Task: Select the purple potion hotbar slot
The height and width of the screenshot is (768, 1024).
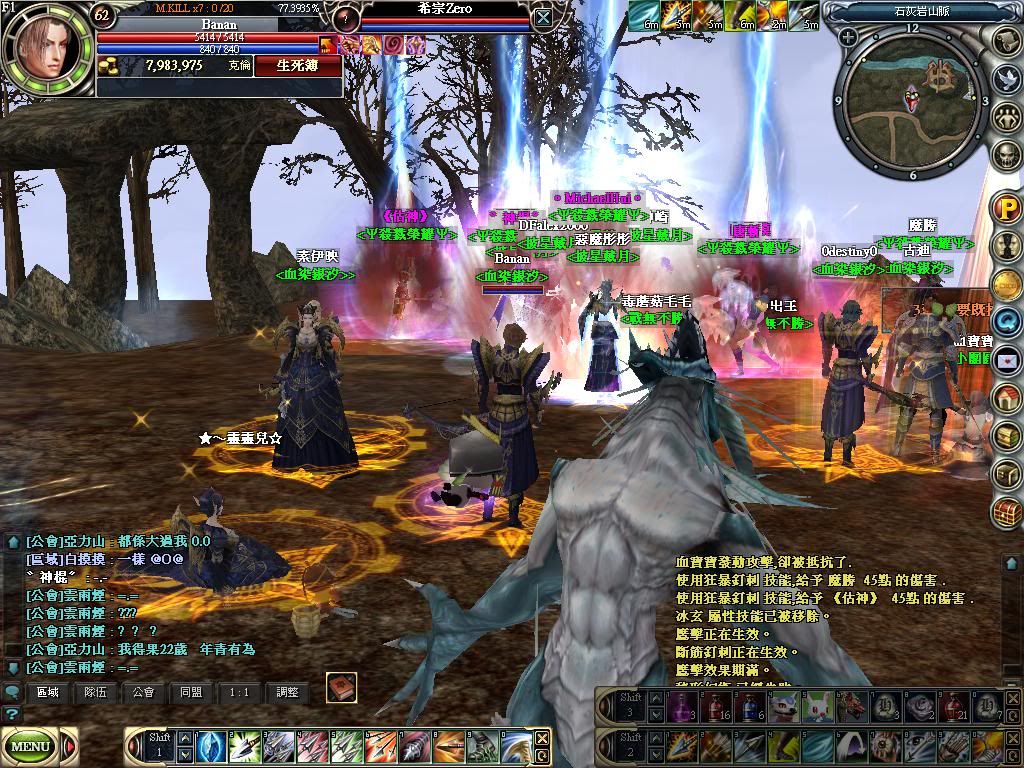Action: tap(681, 707)
